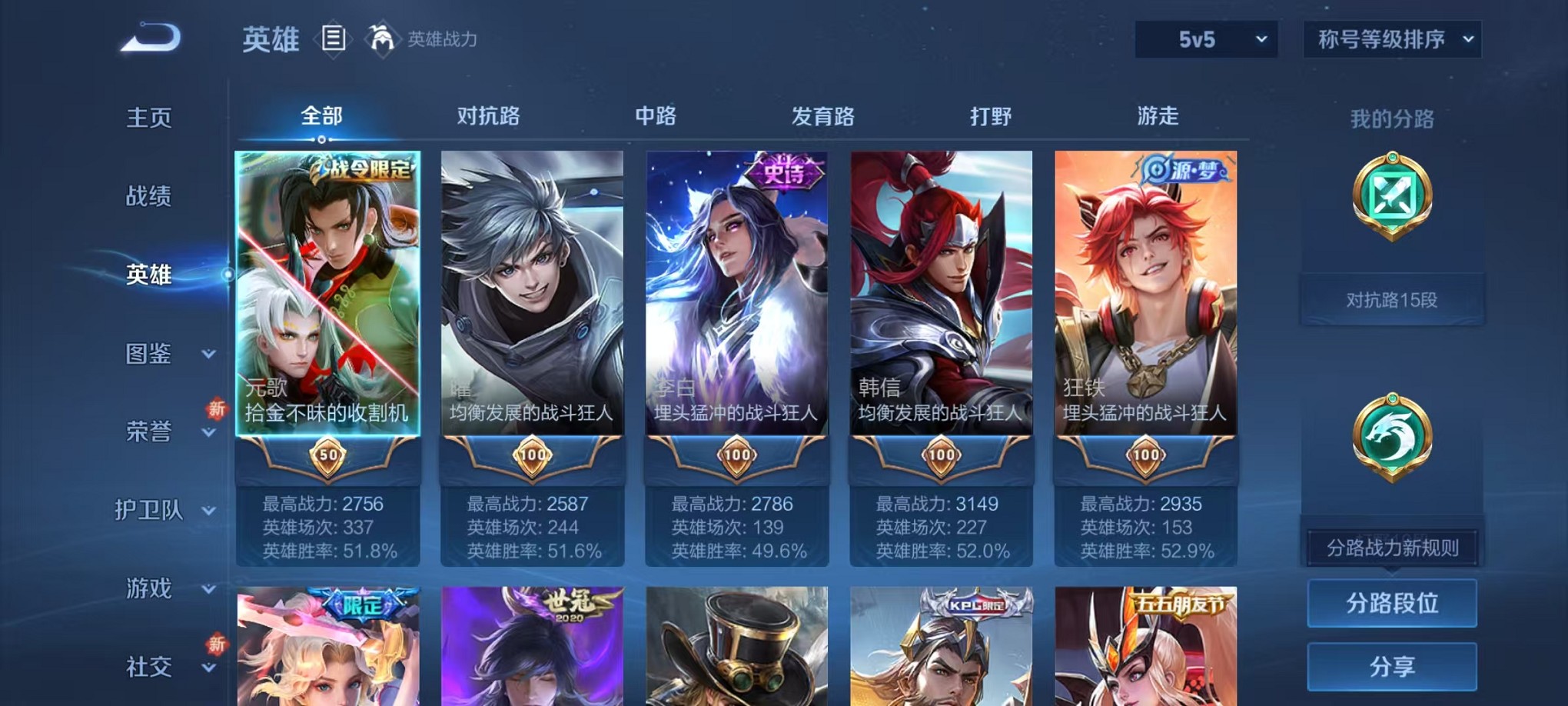Open the hero list icon beside 英雄 title
The width and height of the screenshot is (1568, 706).
[334, 40]
